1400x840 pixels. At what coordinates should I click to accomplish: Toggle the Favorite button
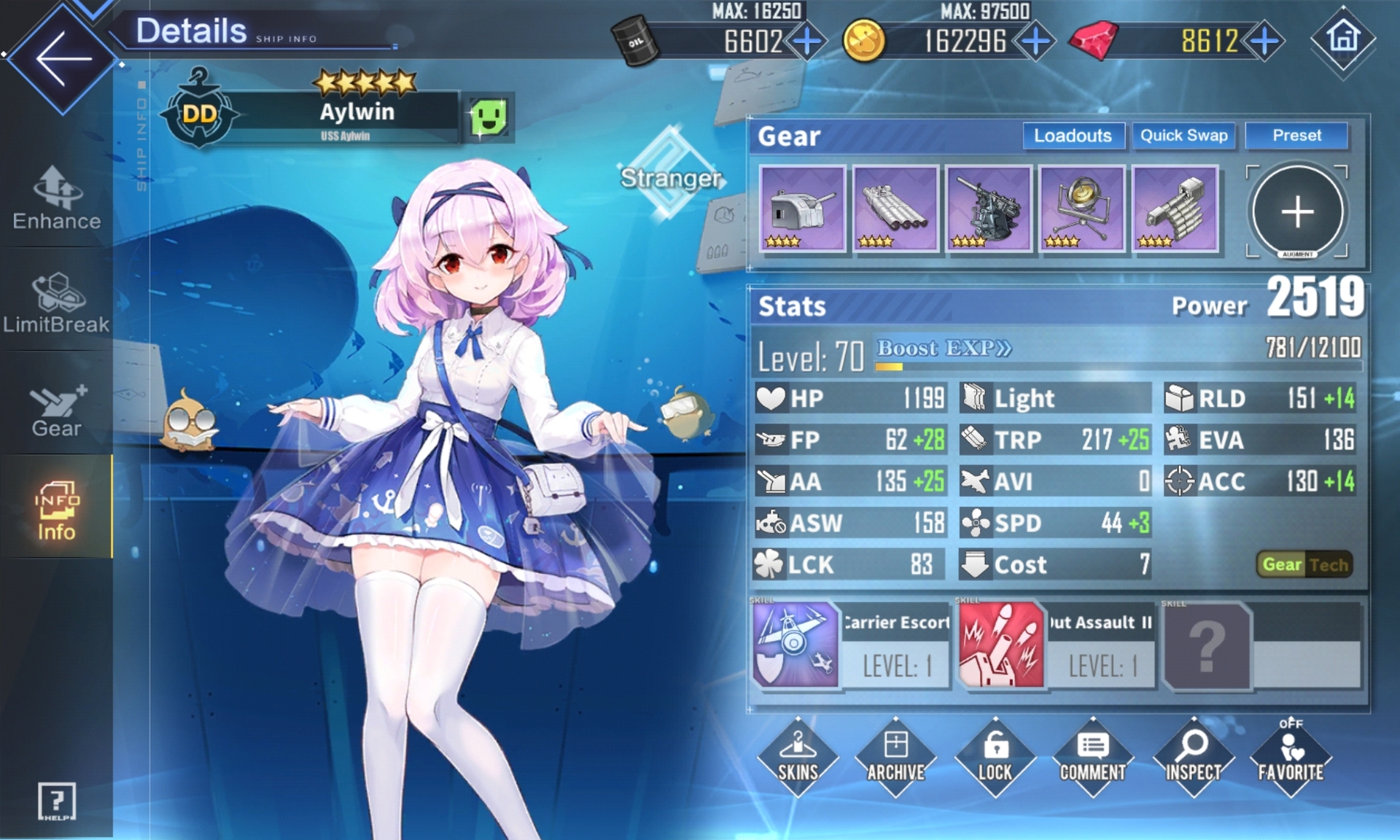[x=1290, y=757]
